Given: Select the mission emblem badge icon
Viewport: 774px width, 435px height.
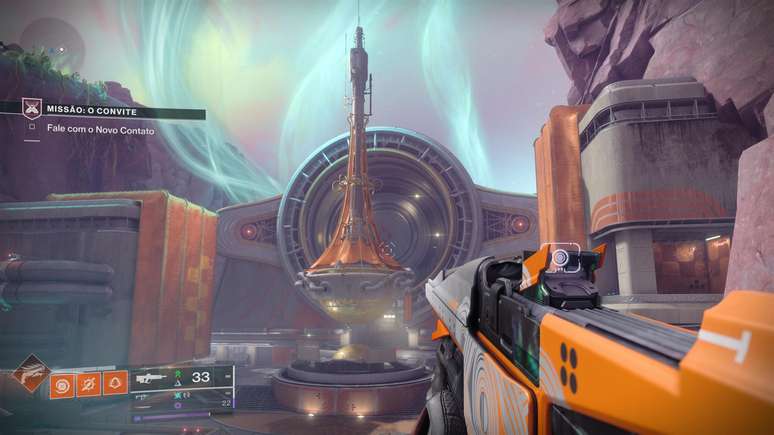Looking at the screenshot, I should (32, 108).
